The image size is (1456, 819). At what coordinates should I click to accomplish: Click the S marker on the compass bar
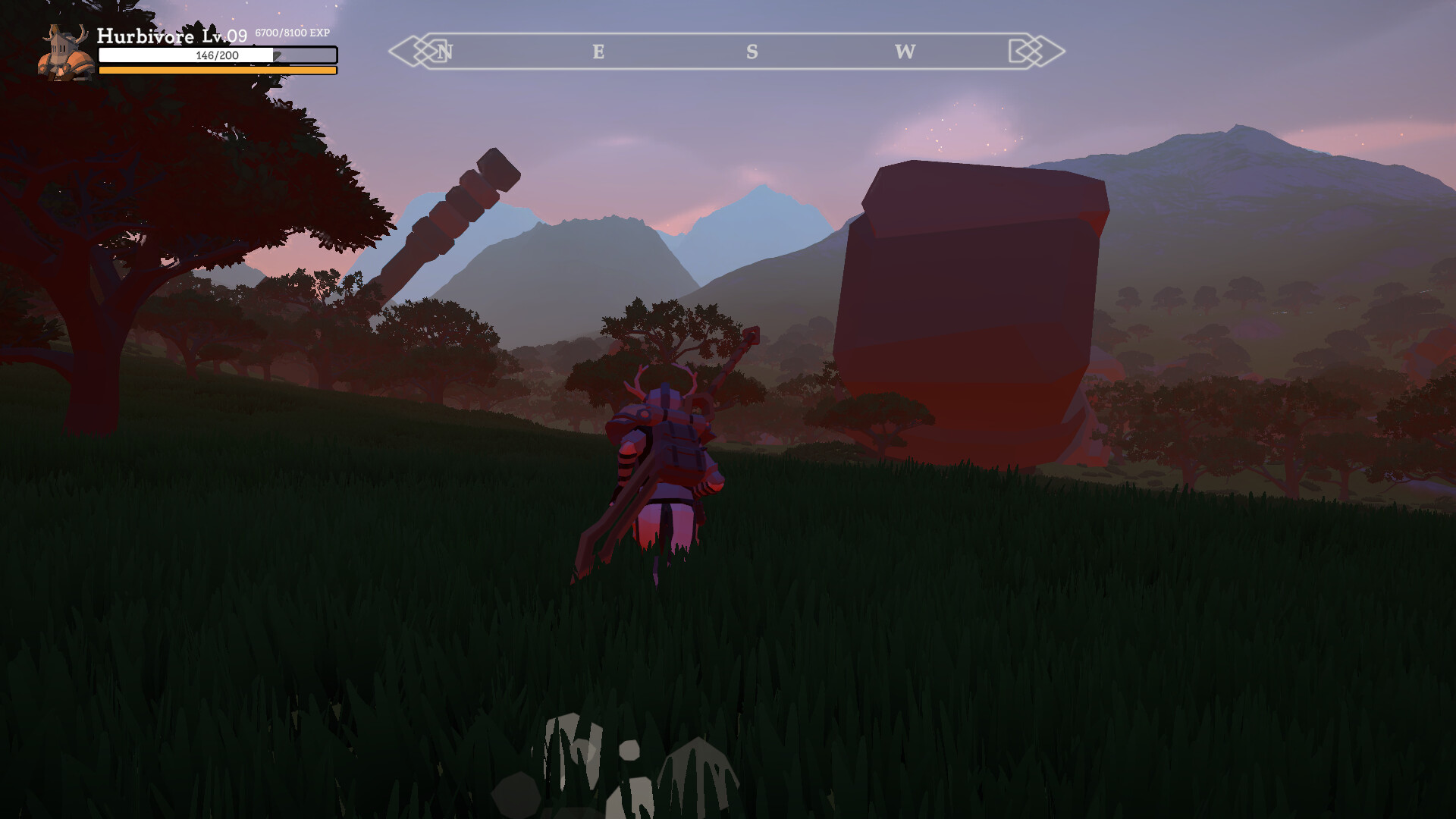(751, 52)
